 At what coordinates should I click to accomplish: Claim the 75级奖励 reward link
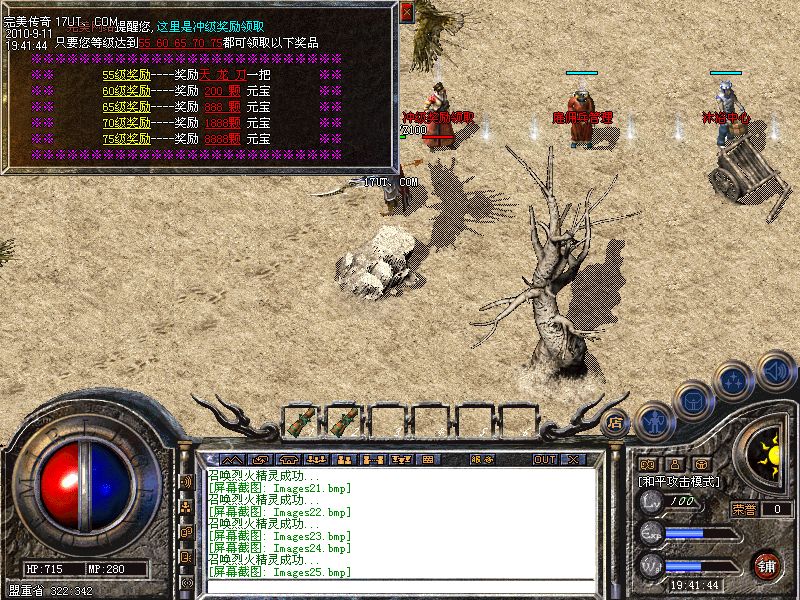coord(126,139)
